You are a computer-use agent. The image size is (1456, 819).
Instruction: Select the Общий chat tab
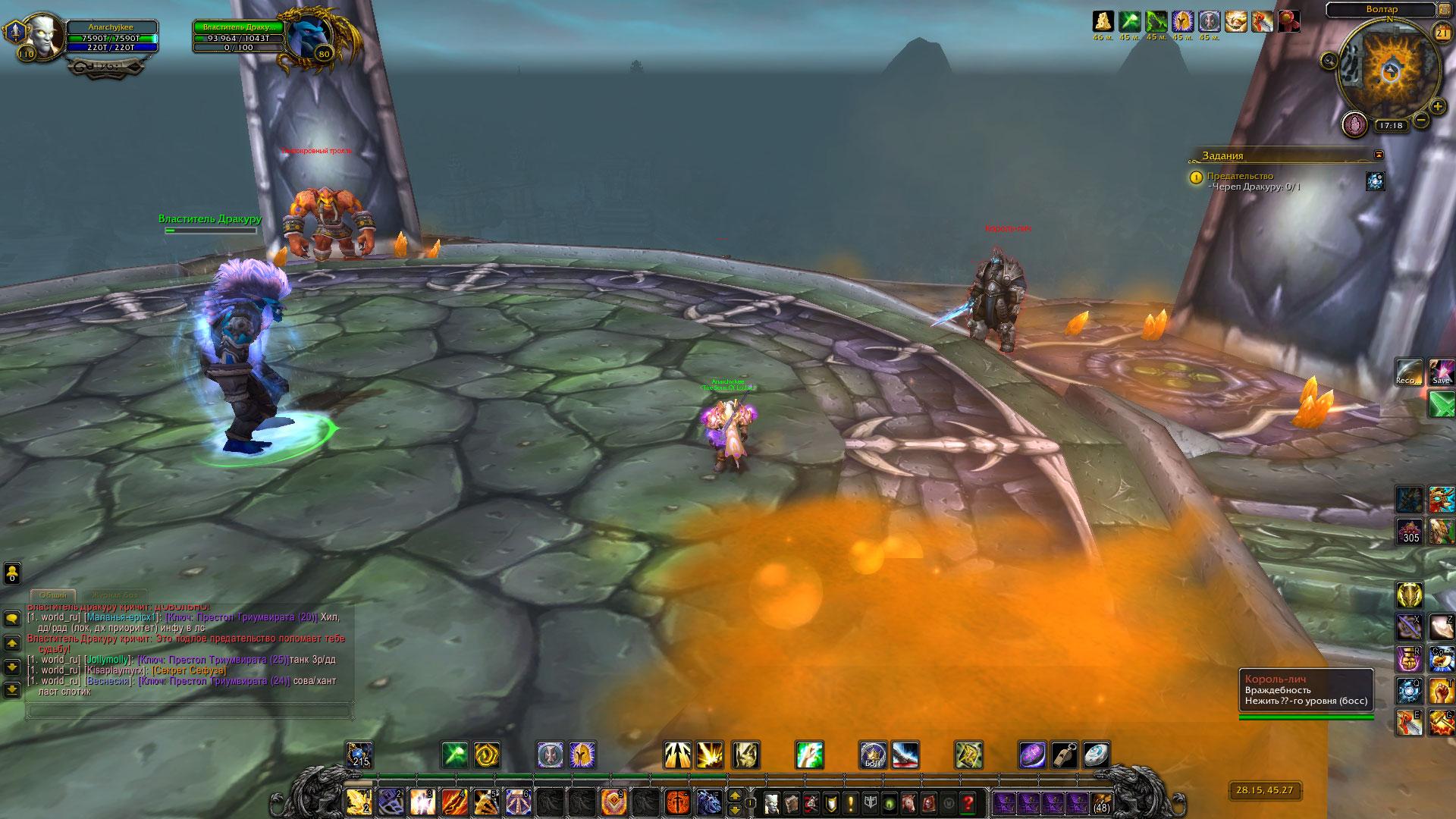53,595
